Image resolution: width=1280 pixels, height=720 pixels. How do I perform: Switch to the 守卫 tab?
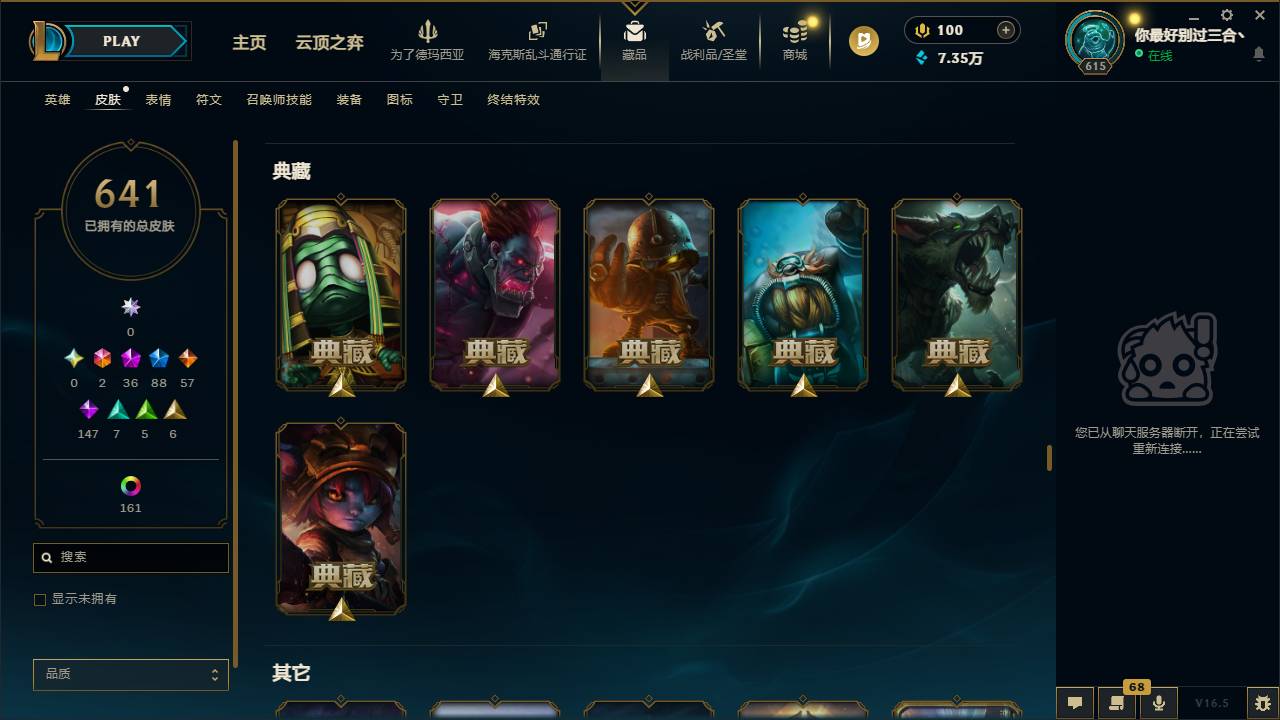click(449, 100)
